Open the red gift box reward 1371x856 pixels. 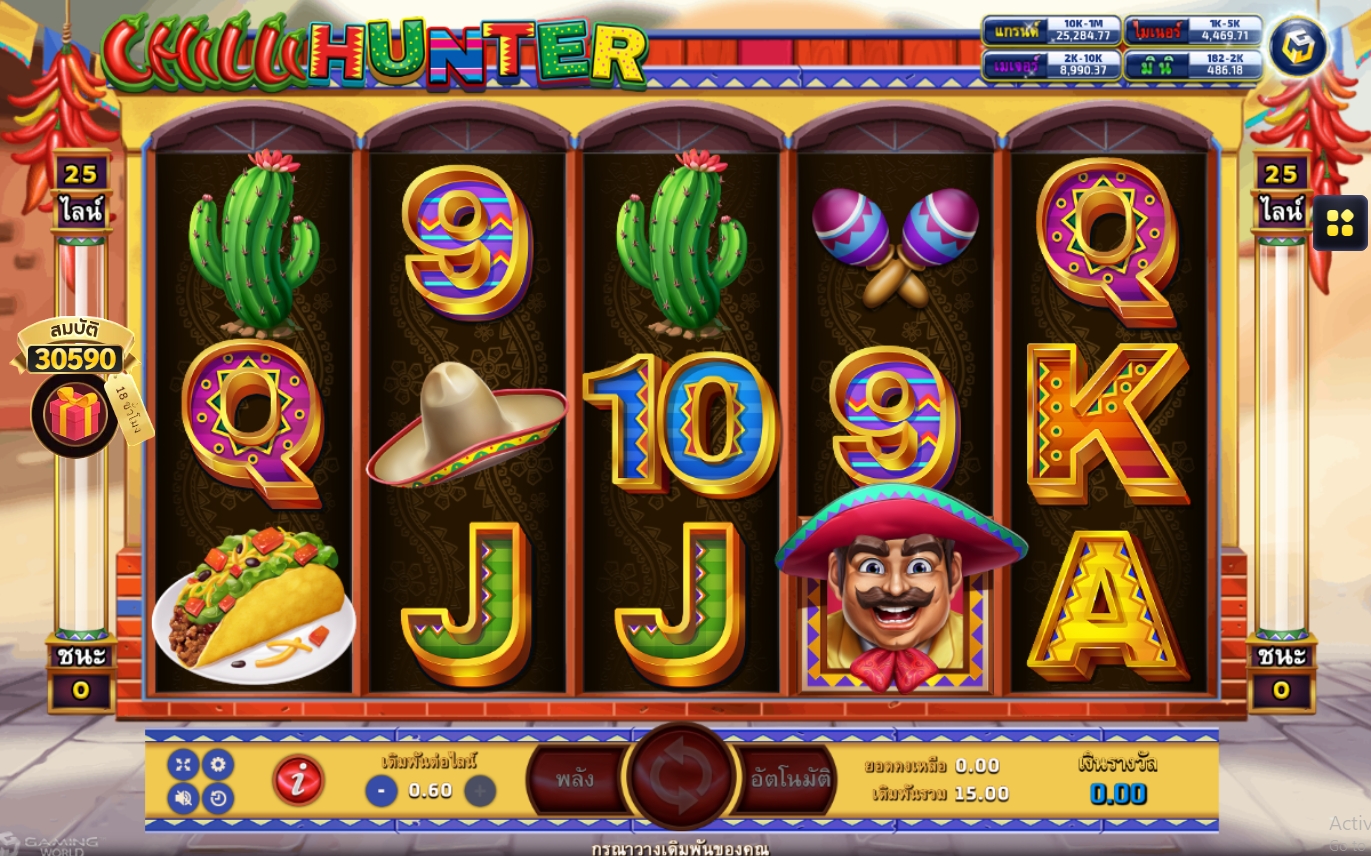pos(74,415)
